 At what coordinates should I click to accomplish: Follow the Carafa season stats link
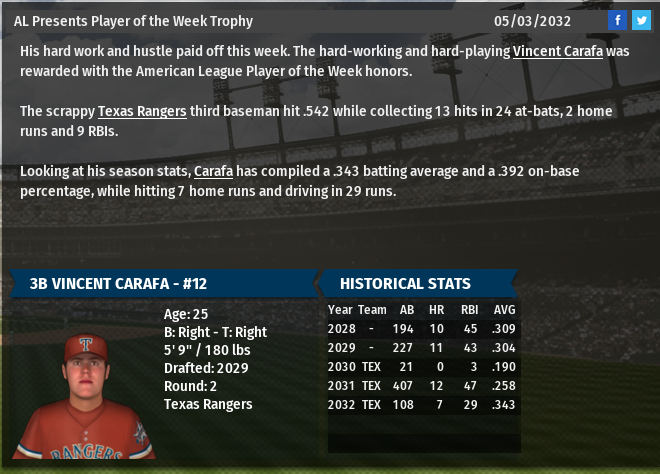(x=213, y=171)
